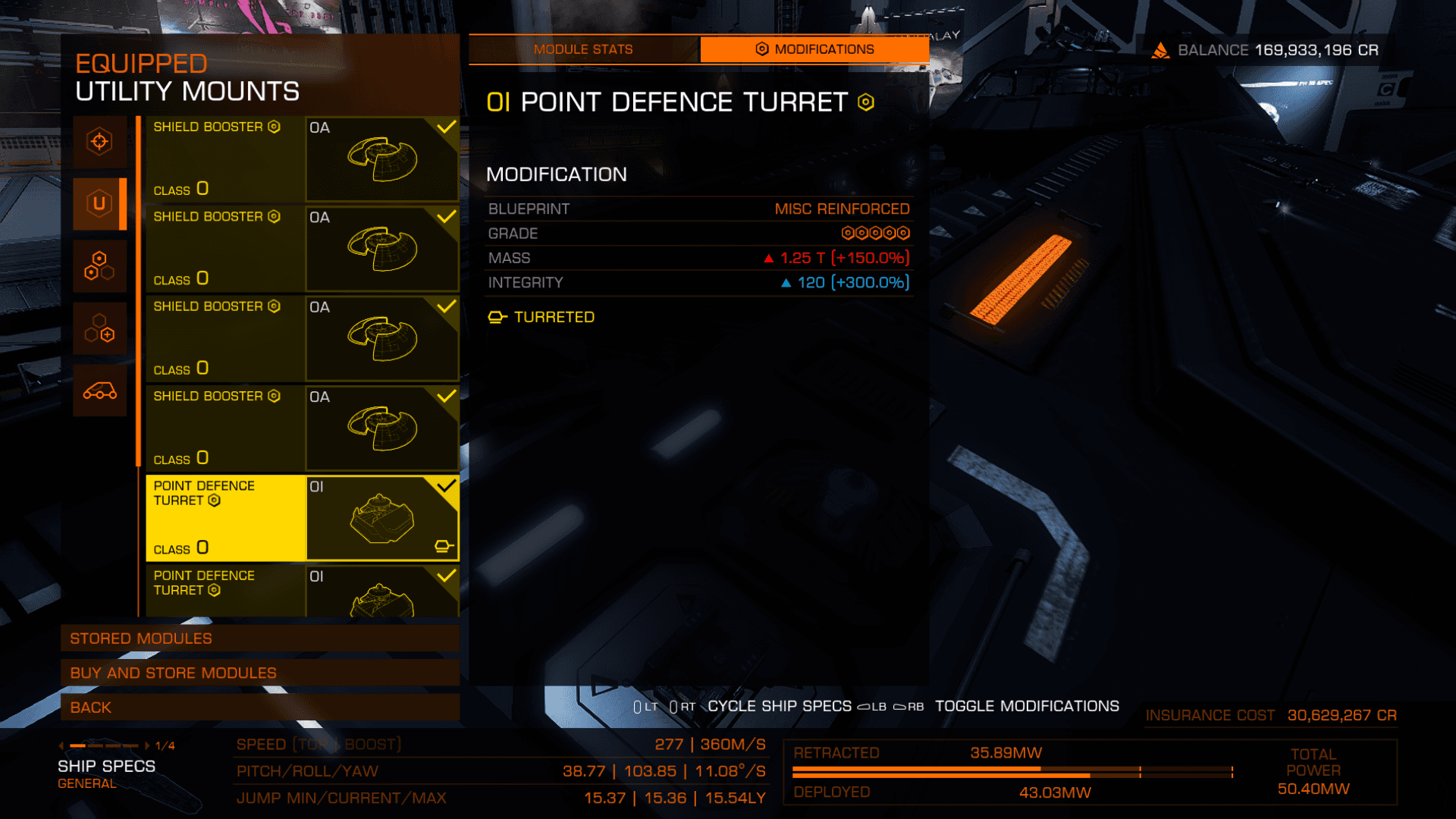The width and height of the screenshot is (1456, 819).
Task: Select the utility mounts 'U' category icon
Action: (x=99, y=203)
